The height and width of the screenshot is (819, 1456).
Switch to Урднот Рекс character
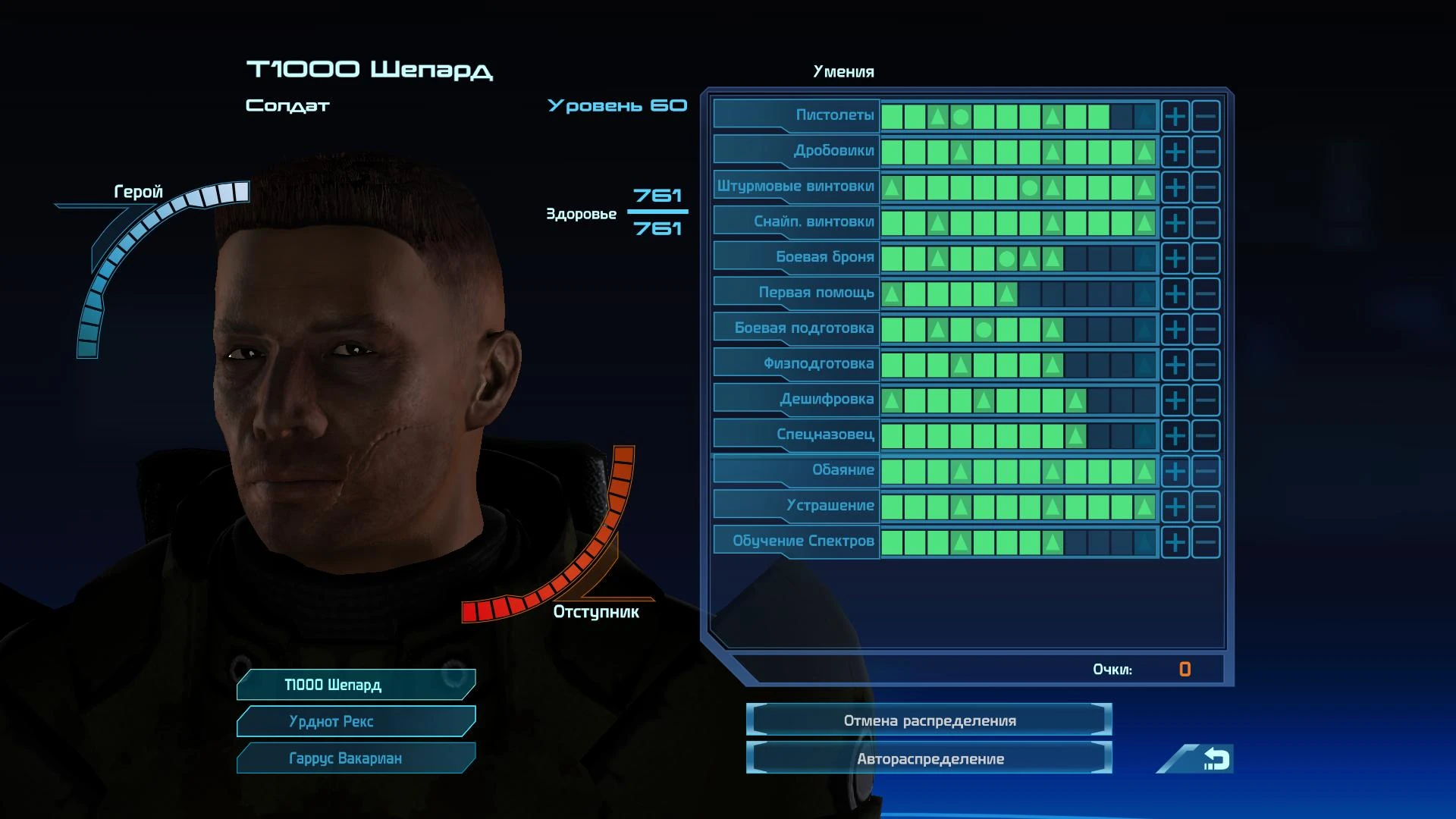(356, 721)
